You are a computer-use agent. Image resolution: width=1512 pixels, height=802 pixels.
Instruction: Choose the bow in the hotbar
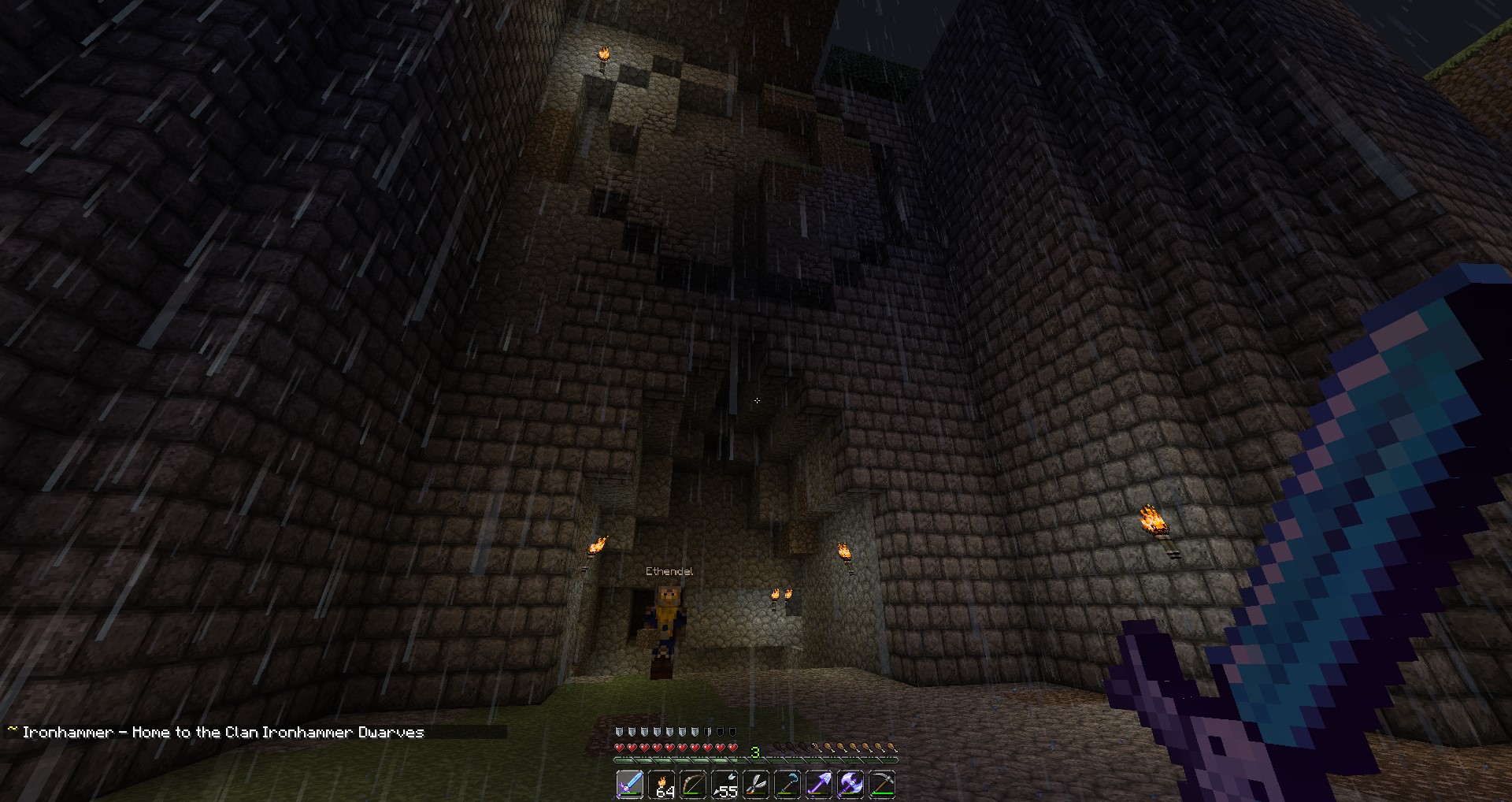(x=693, y=785)
